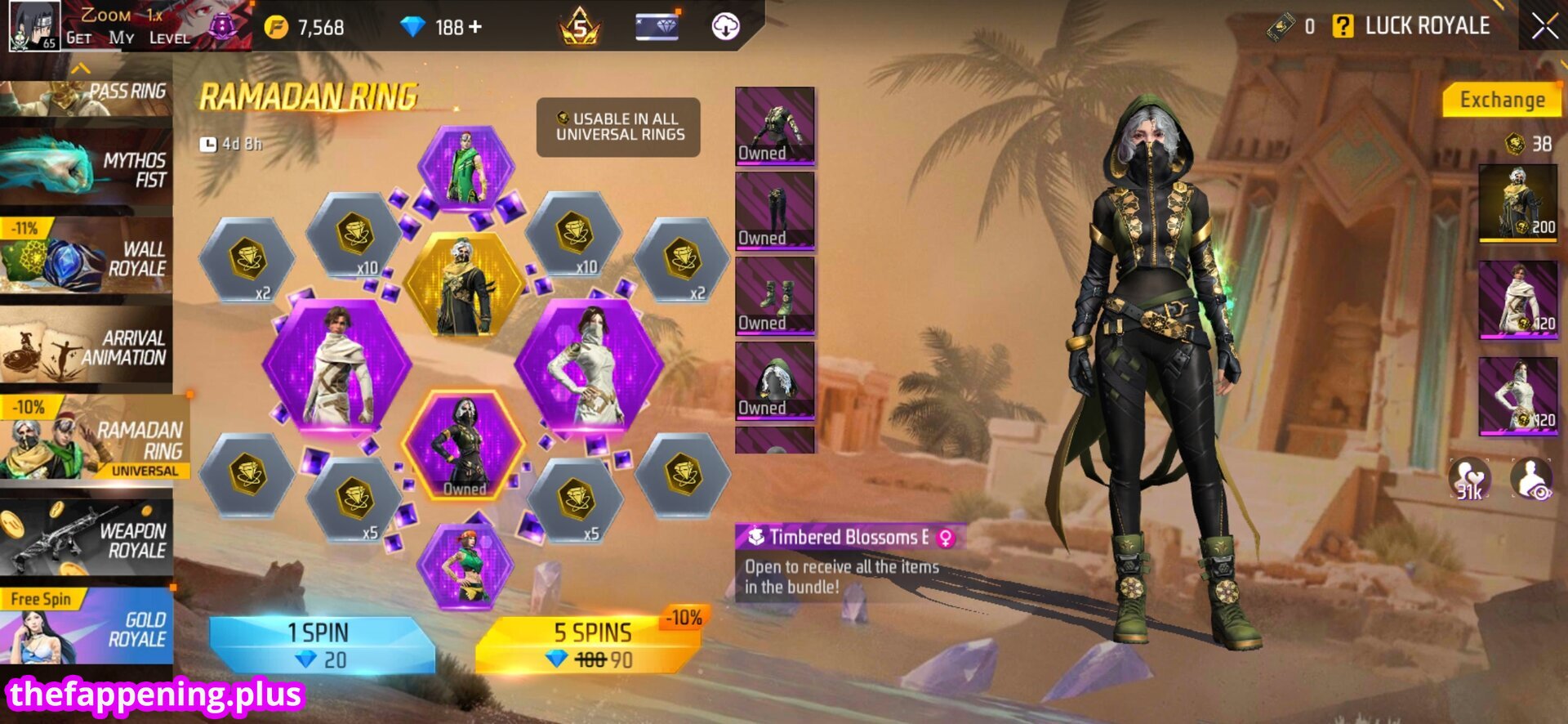The height and width of the screenshot is (724, 1568).
Task: View the owned green boots item
Action: point(774,295)
